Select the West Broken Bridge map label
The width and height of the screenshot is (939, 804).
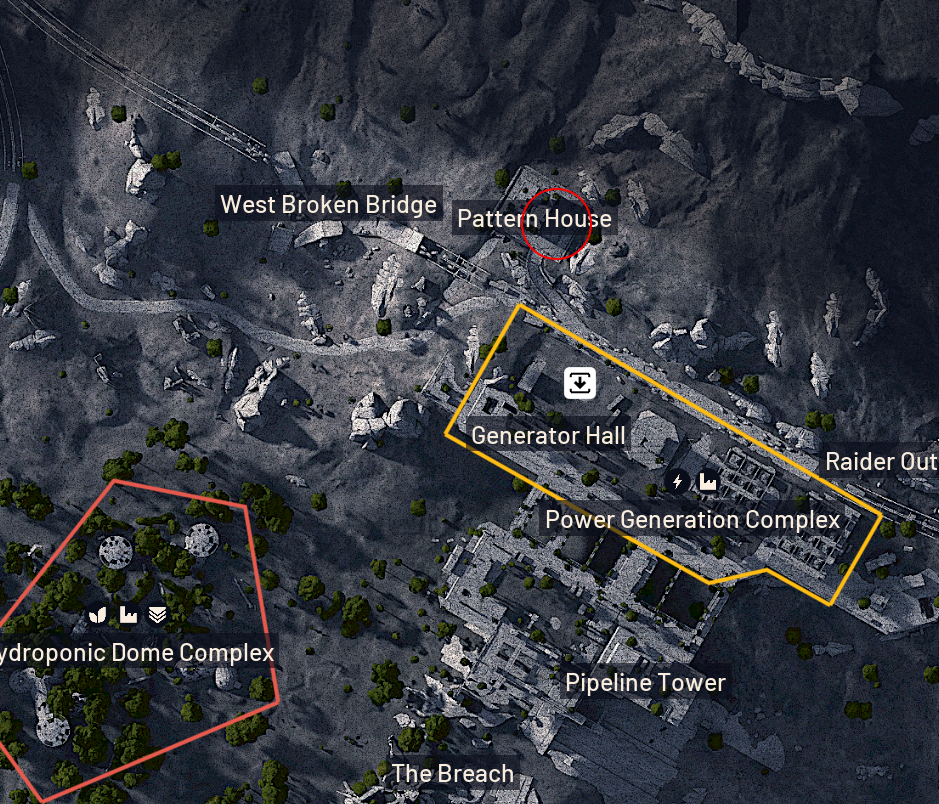328,205
